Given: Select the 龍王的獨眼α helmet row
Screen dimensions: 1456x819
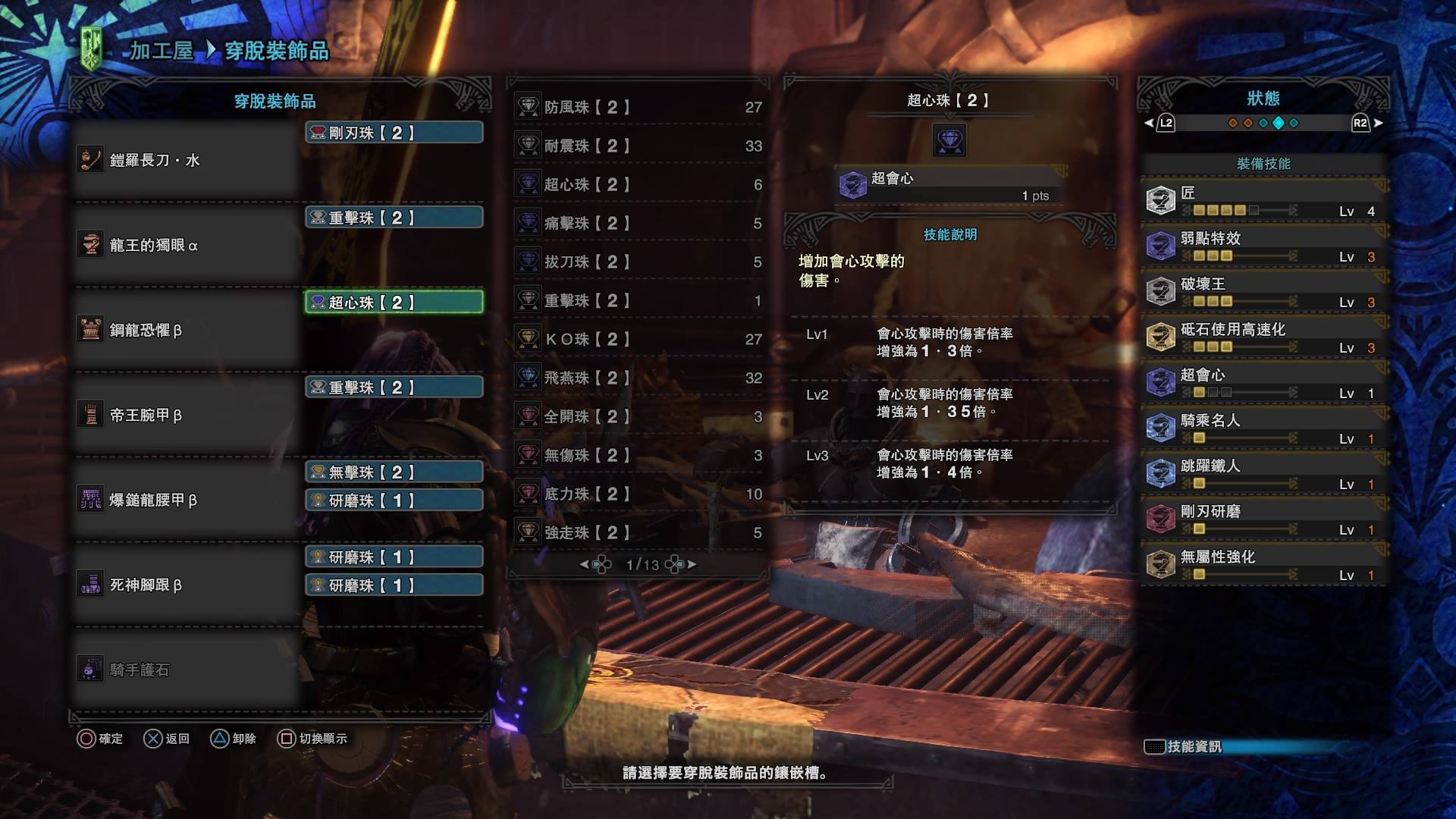Looking at the screenshot, I should pyautogui.click(x=186, y=246).
